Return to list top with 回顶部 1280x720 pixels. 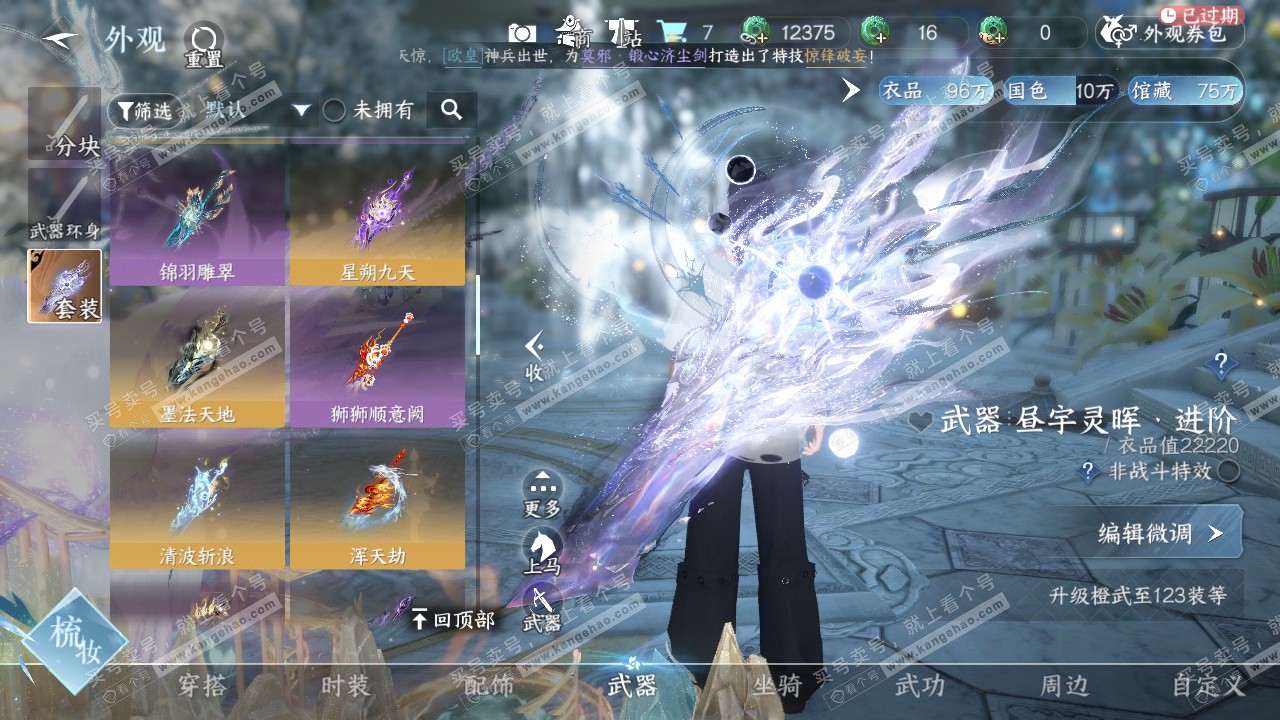(453, 620)
